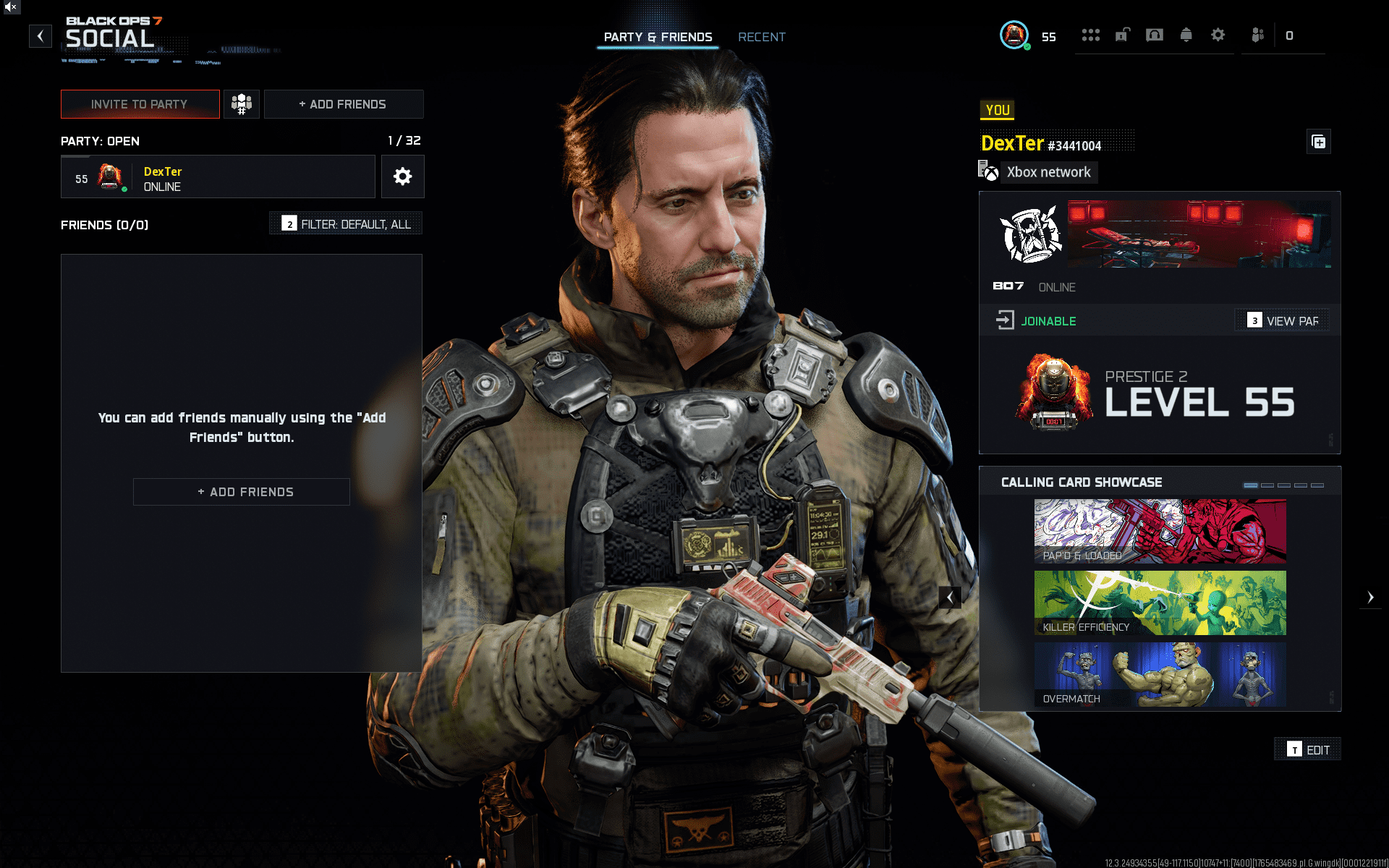Open the settings gear icon top right

pyautogui.click(x=1218, y=35)
